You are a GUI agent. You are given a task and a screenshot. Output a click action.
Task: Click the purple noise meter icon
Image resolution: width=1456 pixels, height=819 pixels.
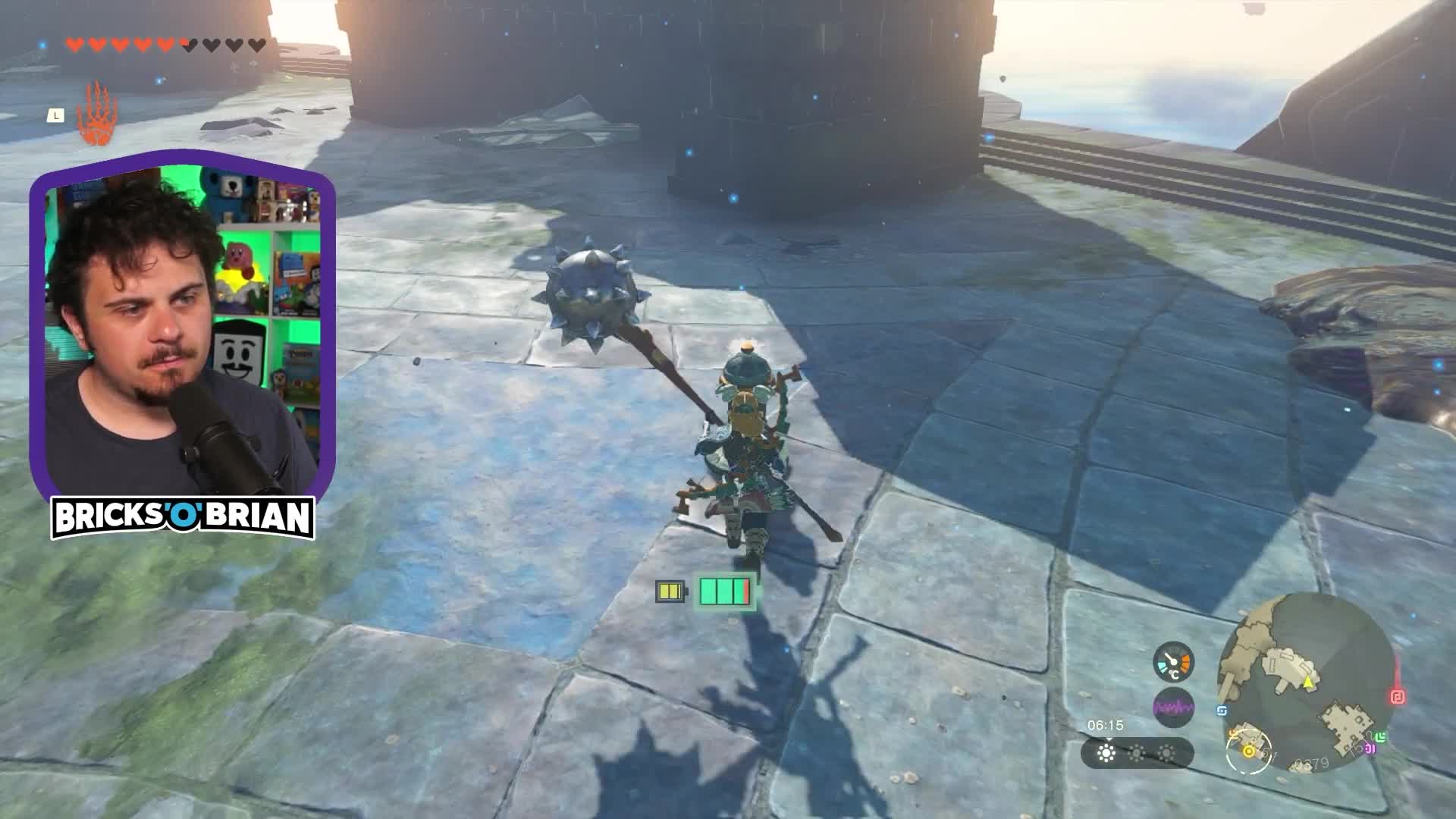tap(1173, 708)
